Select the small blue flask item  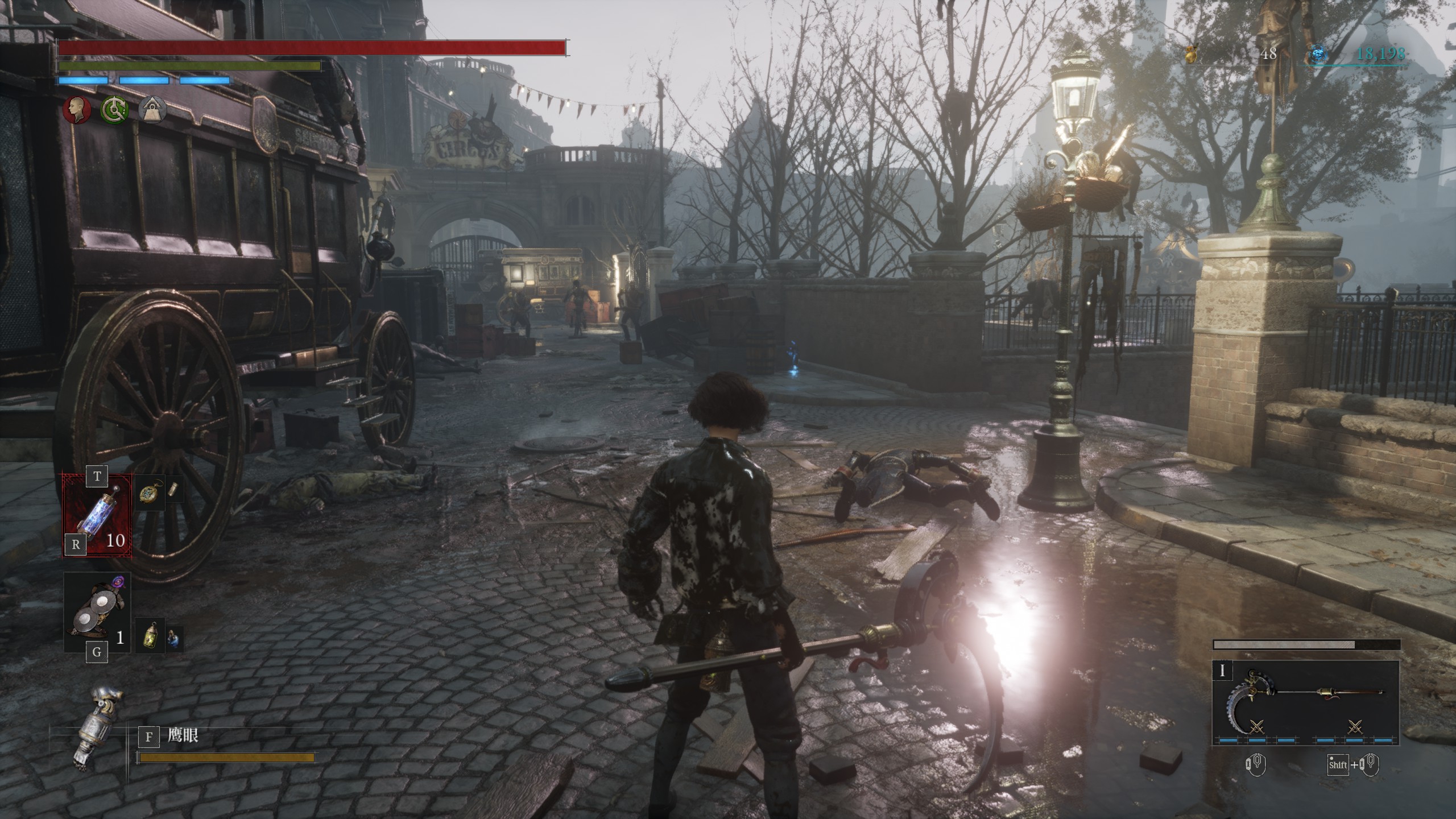point(174,640)
